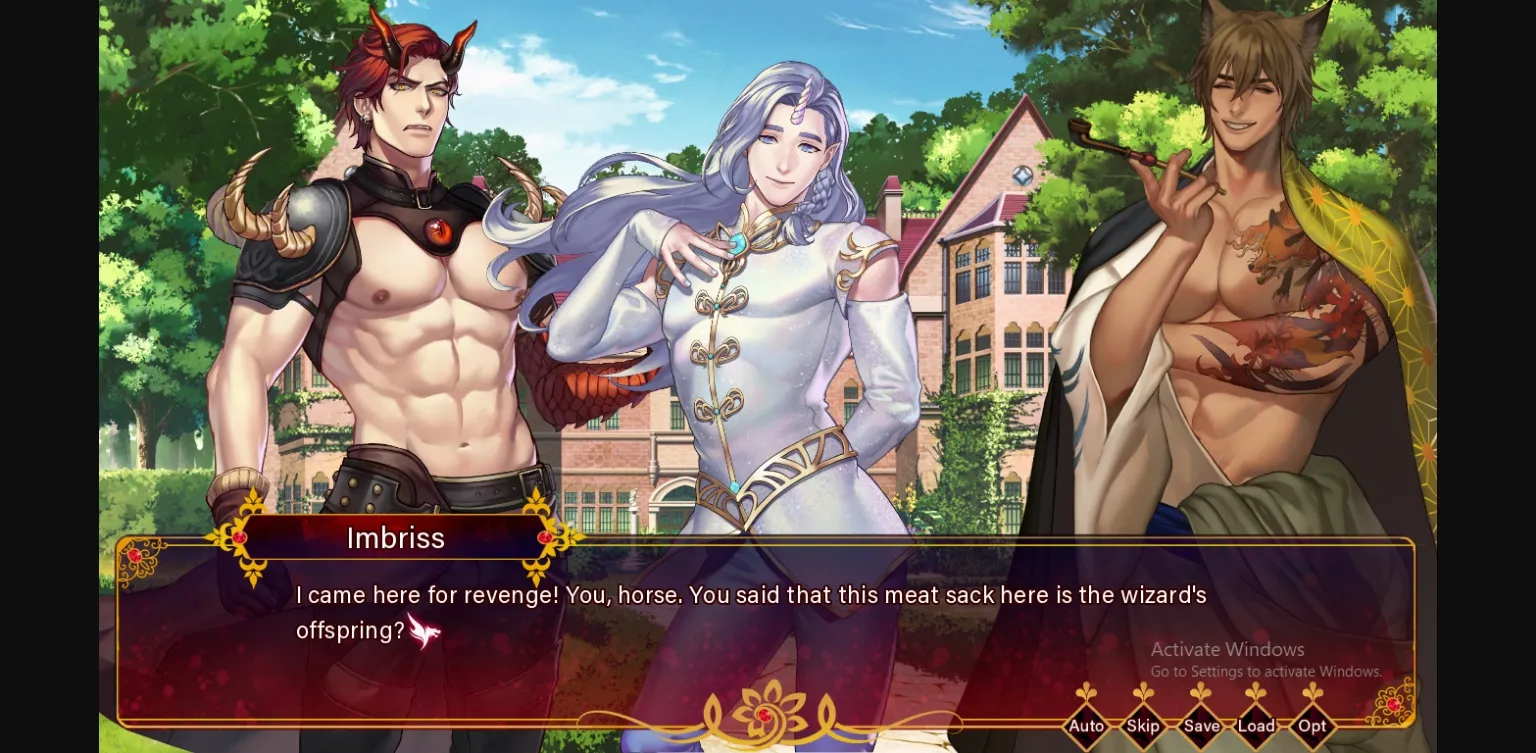Click the red center of the bottom flower ornament

764,713
